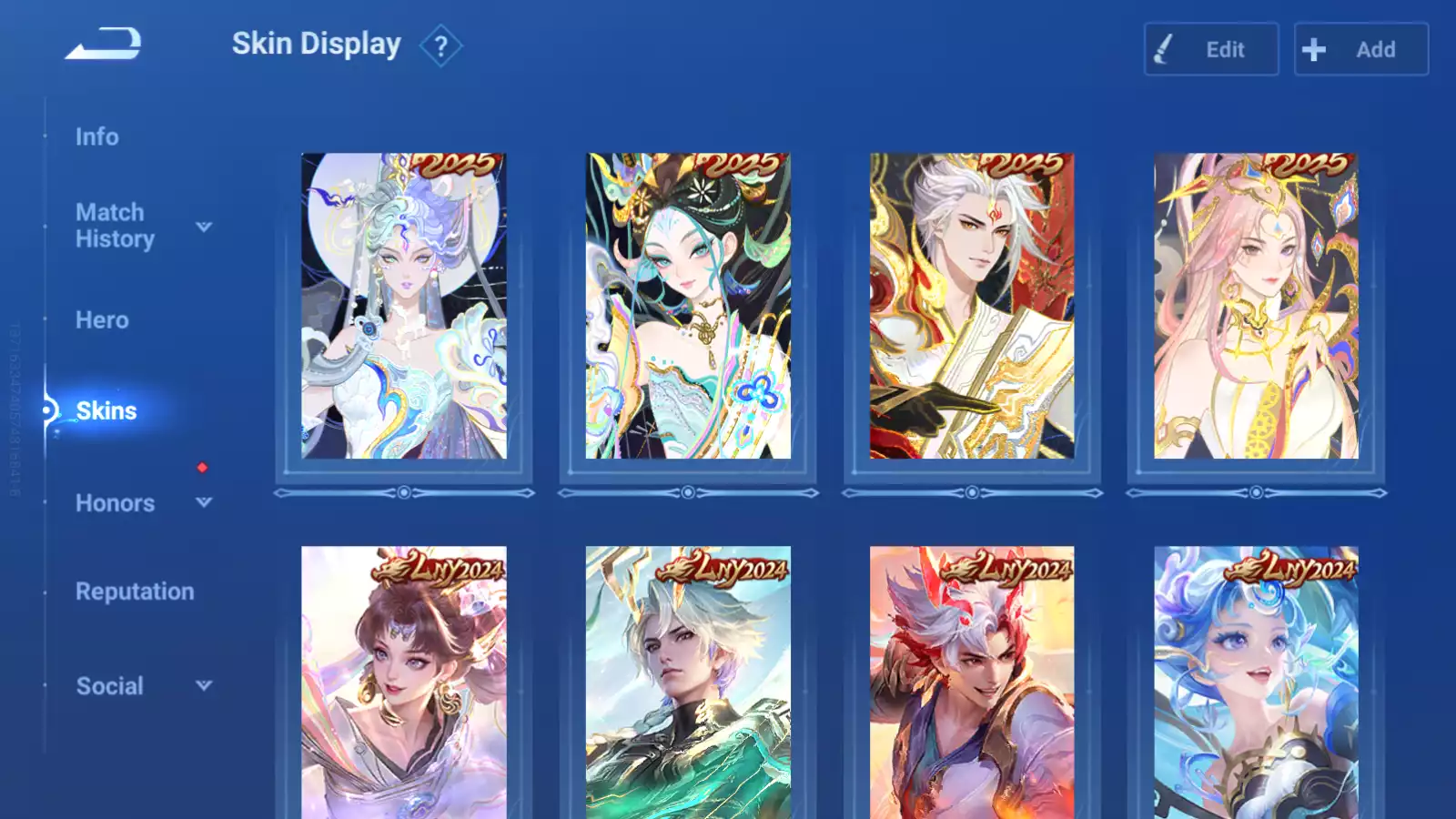The width and height of the screenshot is (1456, 819).
Task: Choose the 2025 black-haired butterfly skin
Action: point(688,306)
